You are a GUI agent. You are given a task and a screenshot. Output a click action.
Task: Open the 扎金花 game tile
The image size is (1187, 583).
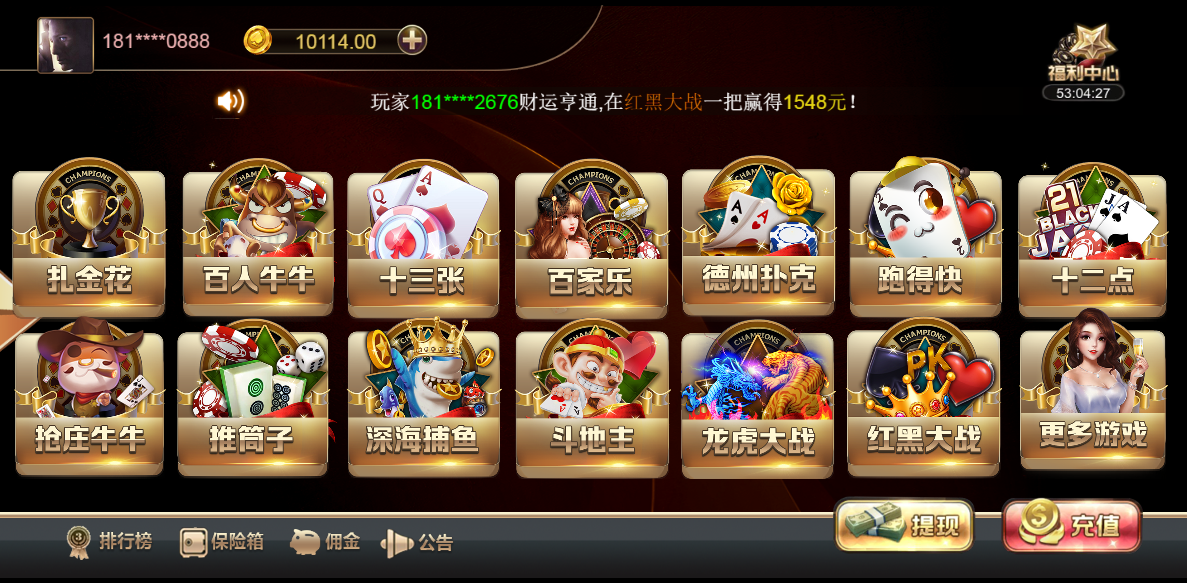pos(89,242)
